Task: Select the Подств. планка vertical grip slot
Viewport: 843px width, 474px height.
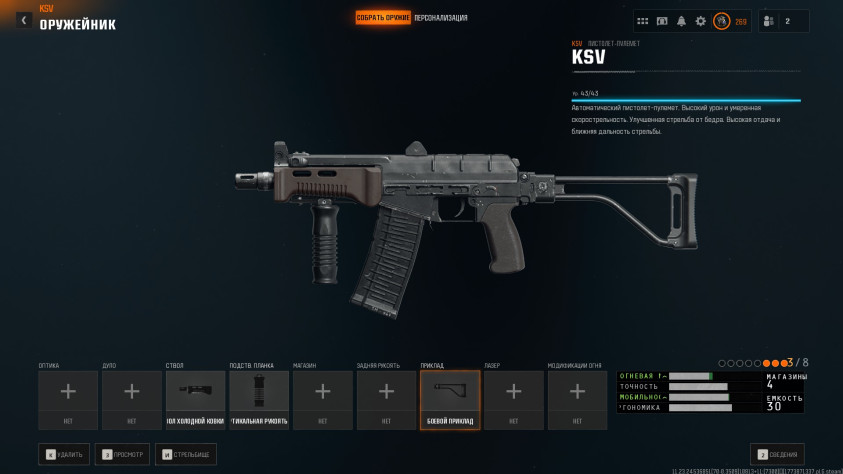Action: 259,400
